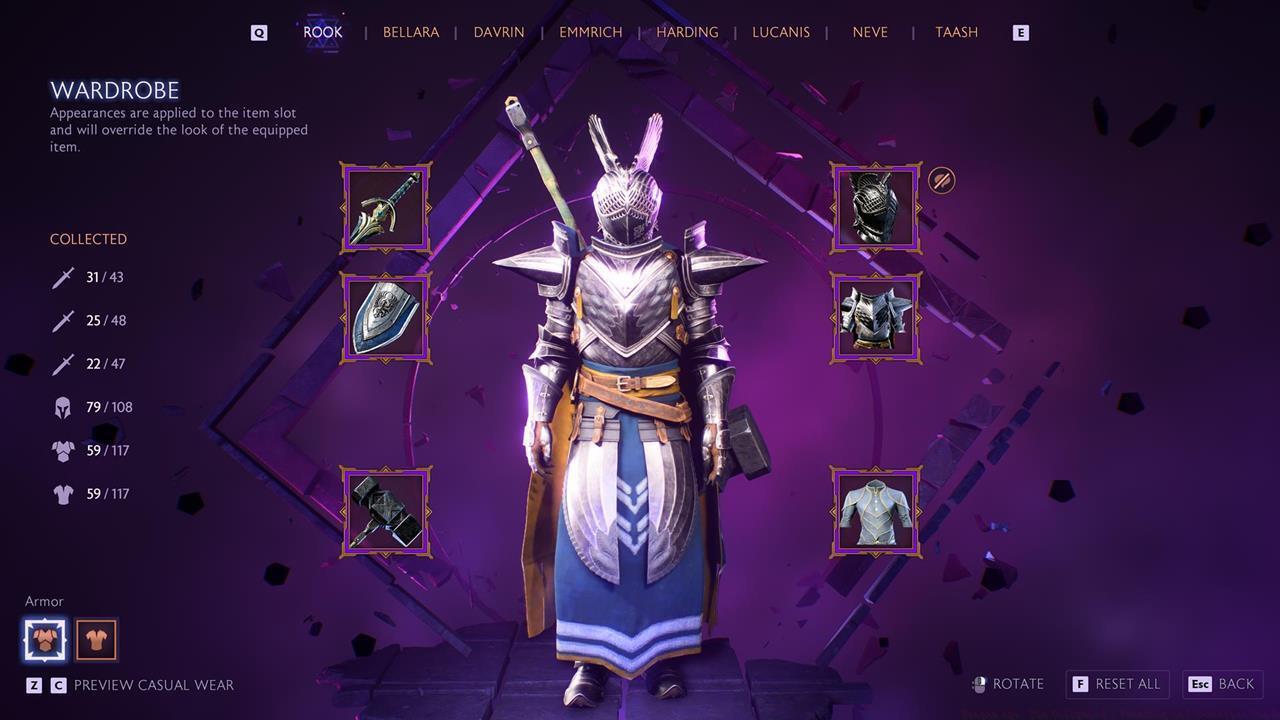The image size is (1280, 720).
Task: Switch to the BELLARA tab
Action: click(x=411, y=31)
